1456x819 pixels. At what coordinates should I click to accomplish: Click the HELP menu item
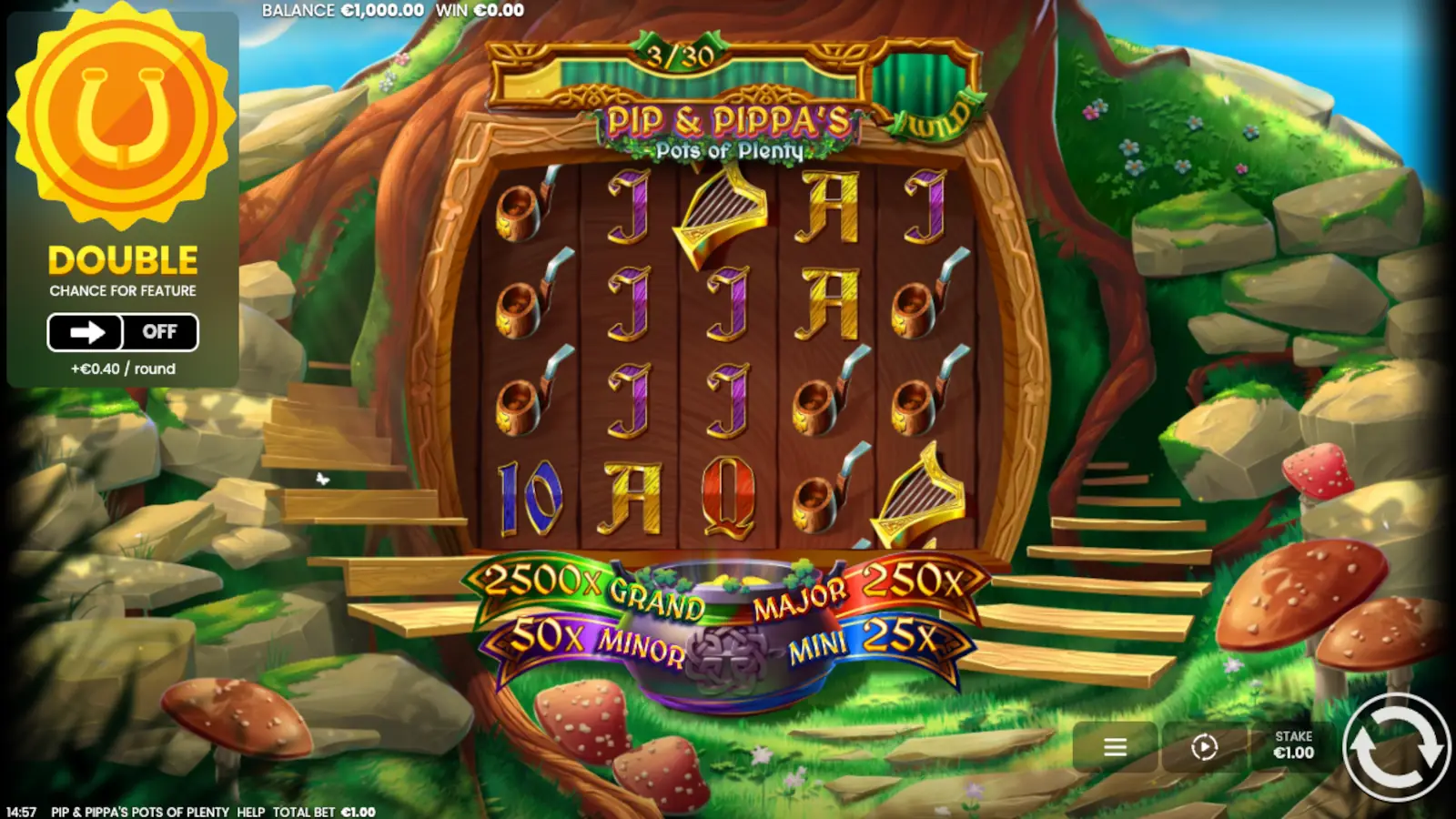point(246,811)
